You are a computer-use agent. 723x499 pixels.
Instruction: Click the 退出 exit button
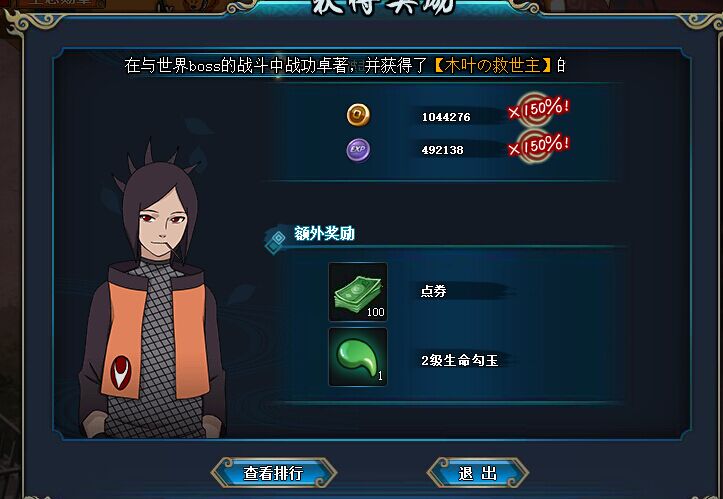[478, 472]
